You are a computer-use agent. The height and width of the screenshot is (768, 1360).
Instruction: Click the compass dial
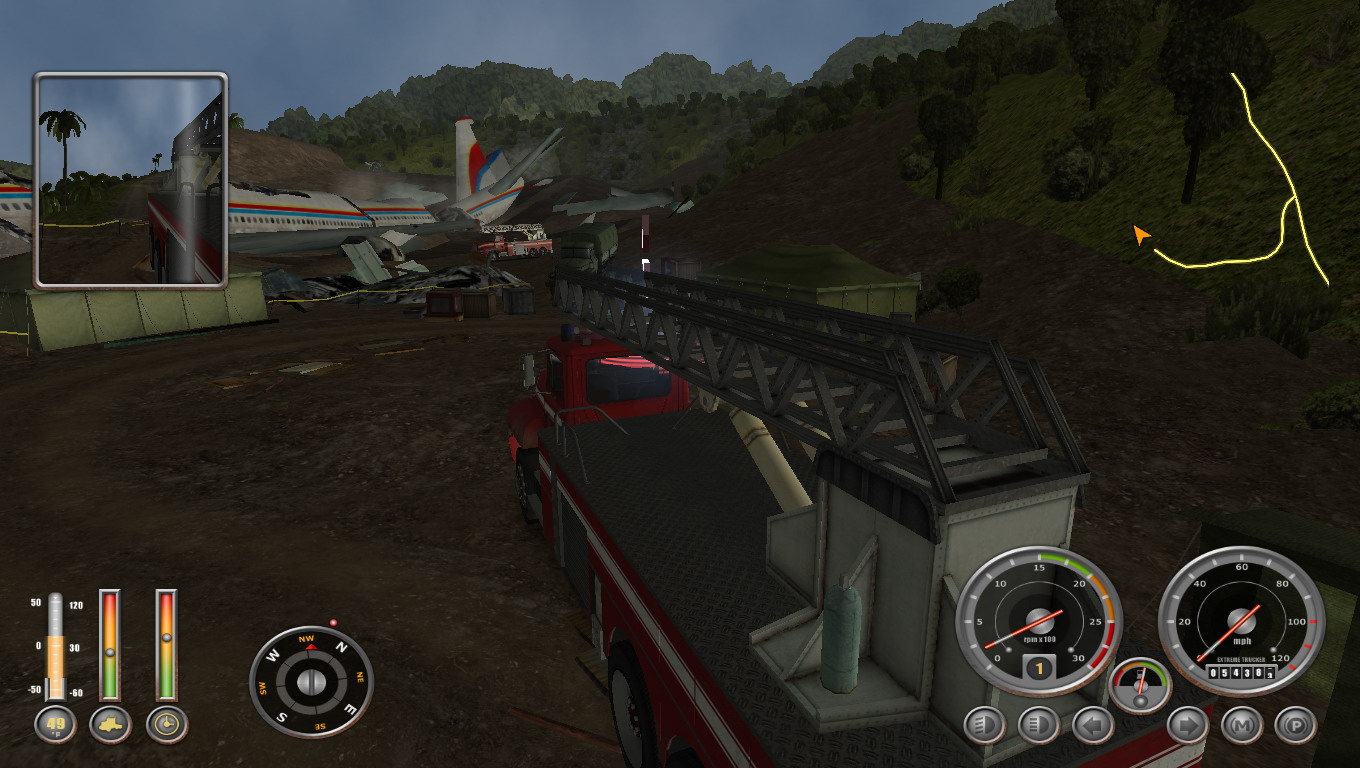coord(311,682)
